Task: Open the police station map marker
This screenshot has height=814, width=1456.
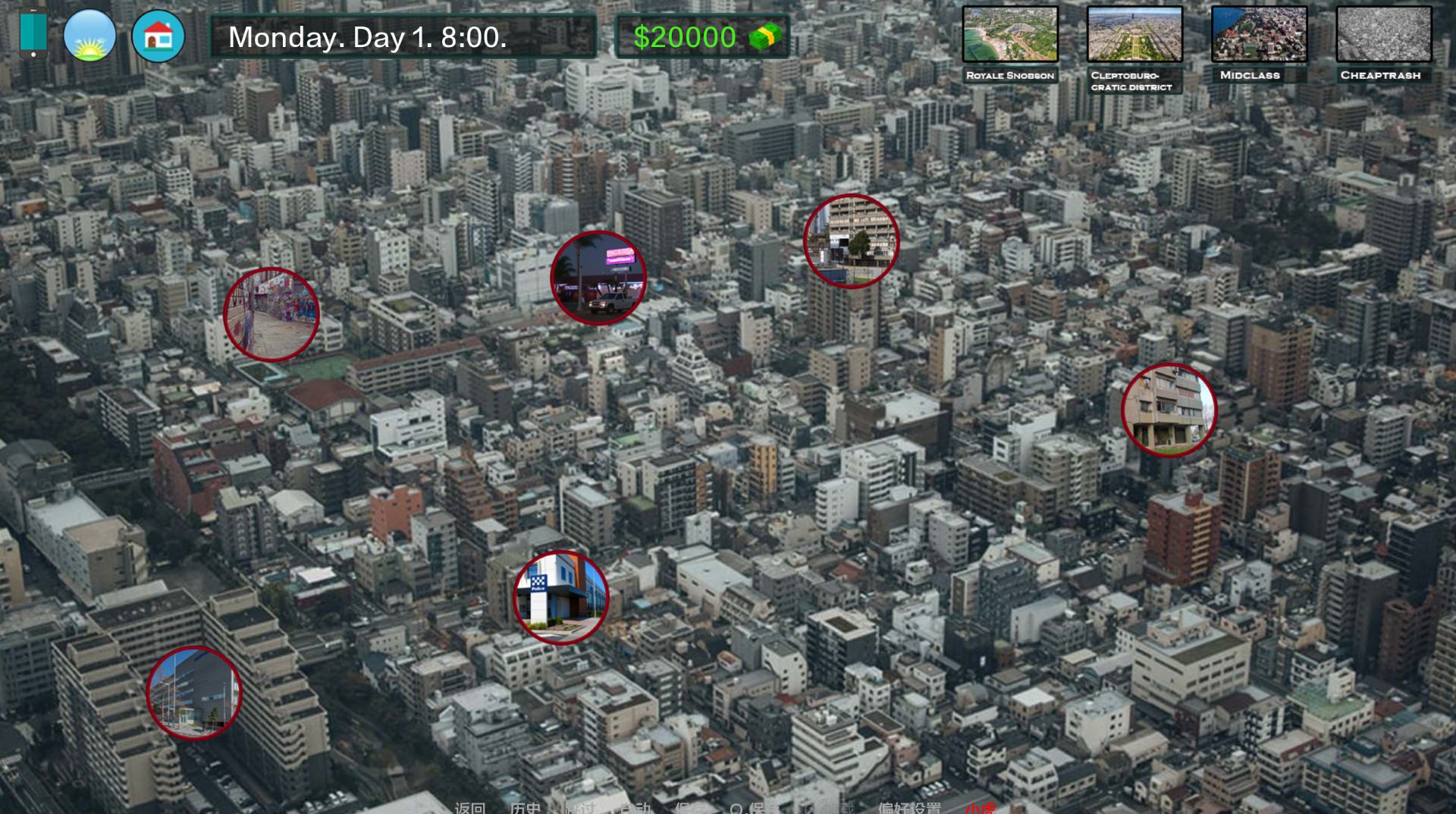Action: click(x=560, y=597)
